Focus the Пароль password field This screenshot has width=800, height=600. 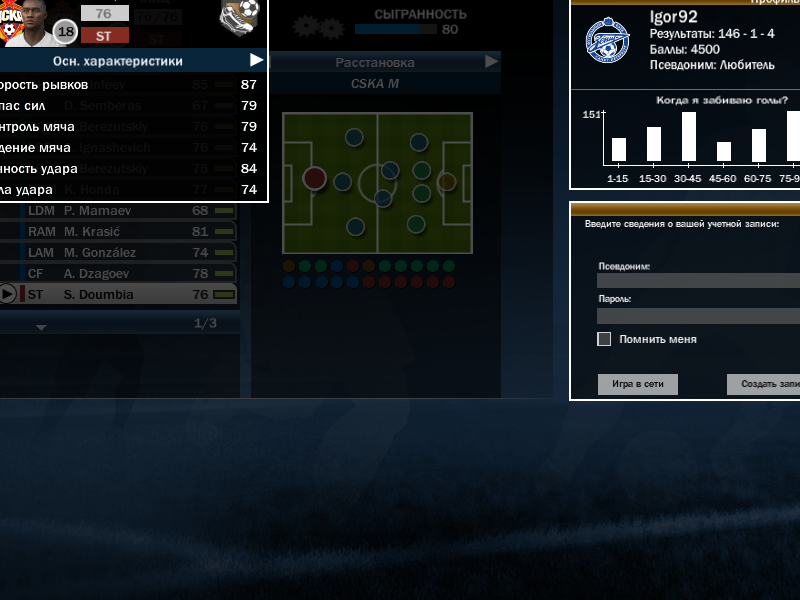tap(698, 315)
